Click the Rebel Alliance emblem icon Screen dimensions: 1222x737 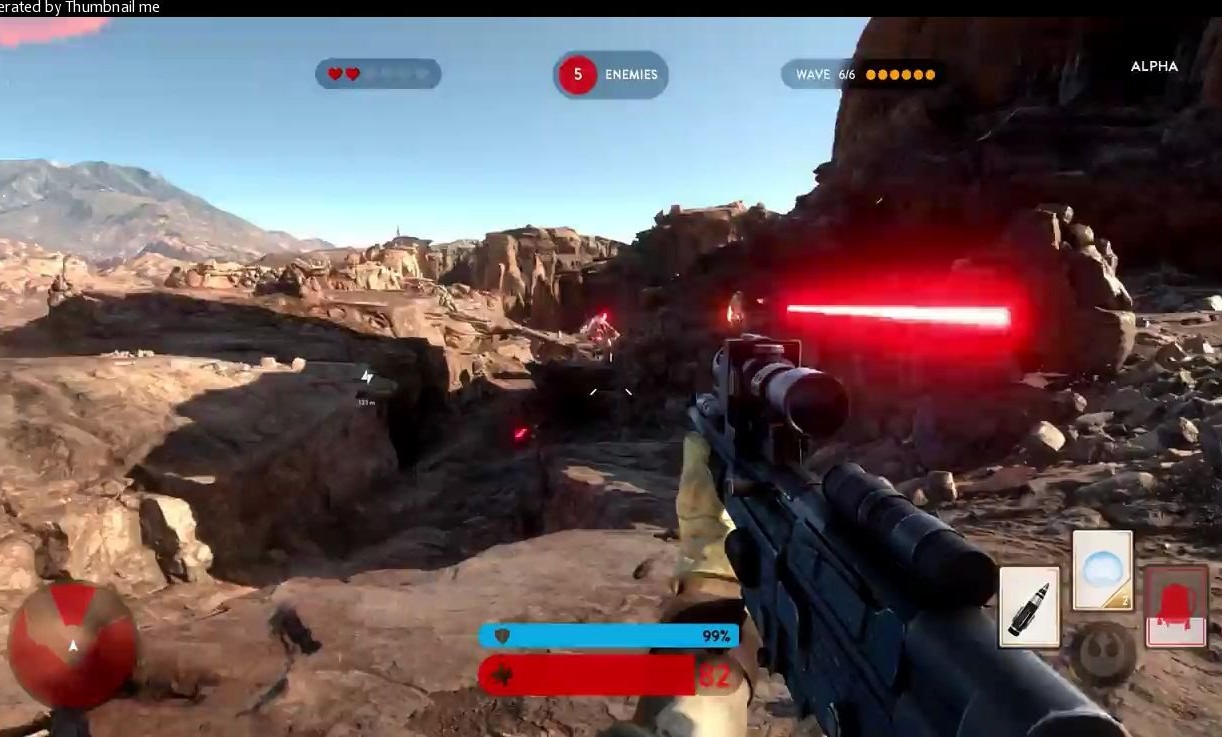point(1104,655)
